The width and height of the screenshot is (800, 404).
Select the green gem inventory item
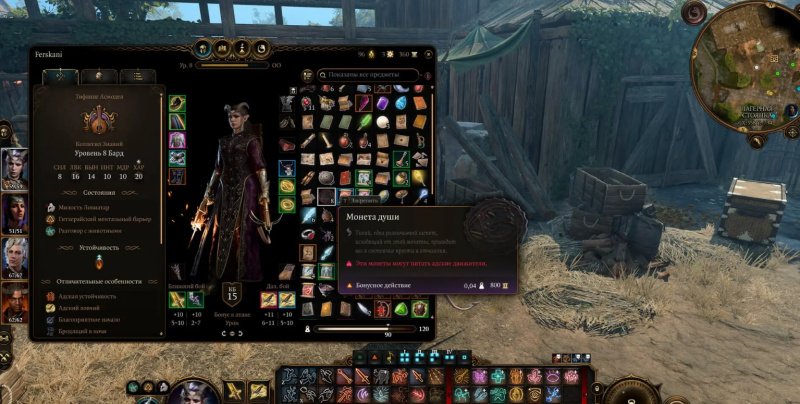(401, 309)
